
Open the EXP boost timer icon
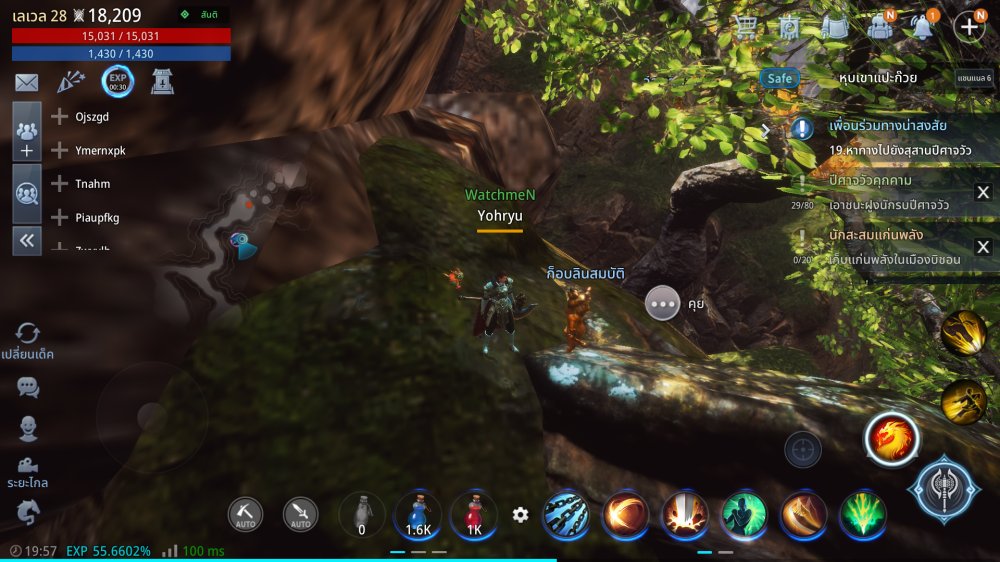pyautogui.click(x=117, y=82)
